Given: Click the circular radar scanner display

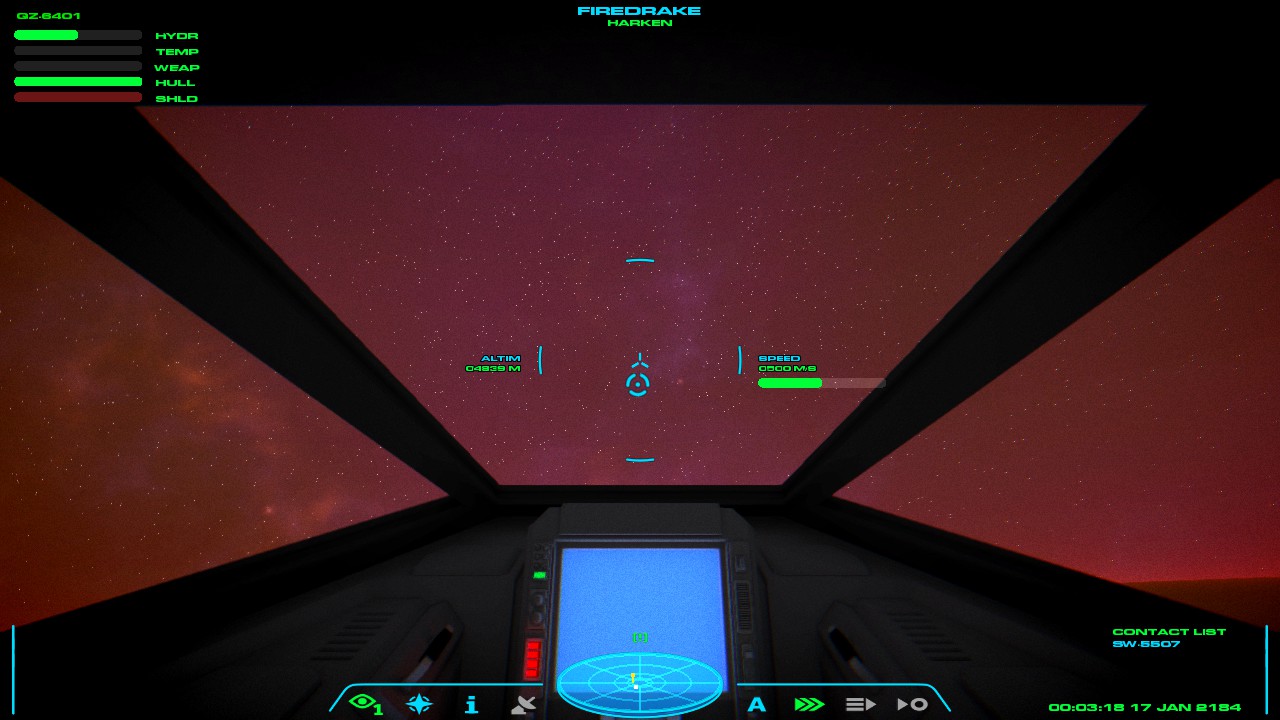Looking at the screenshot, I should (x=639, y=683).
